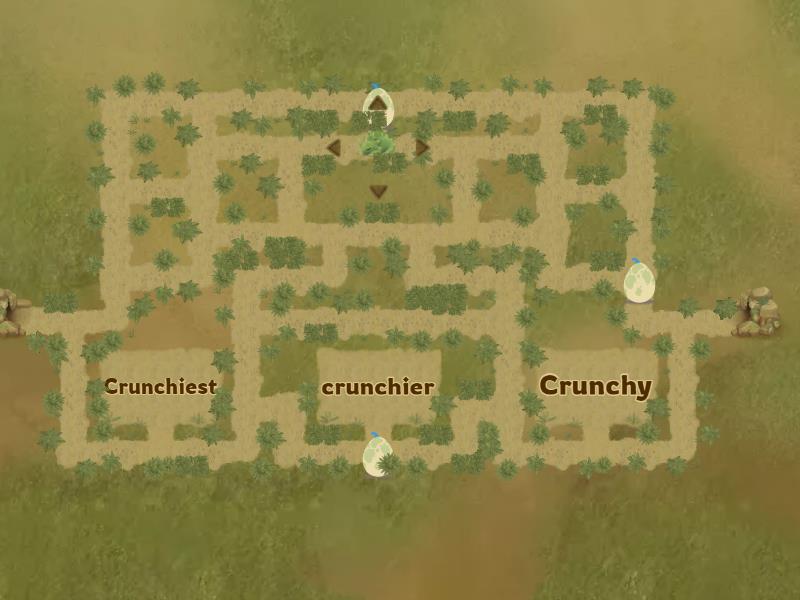The width and height of the screenshot is (800, 600).
Task: Click the right arrow beside the dinosaur
Action: pos(422,148)
